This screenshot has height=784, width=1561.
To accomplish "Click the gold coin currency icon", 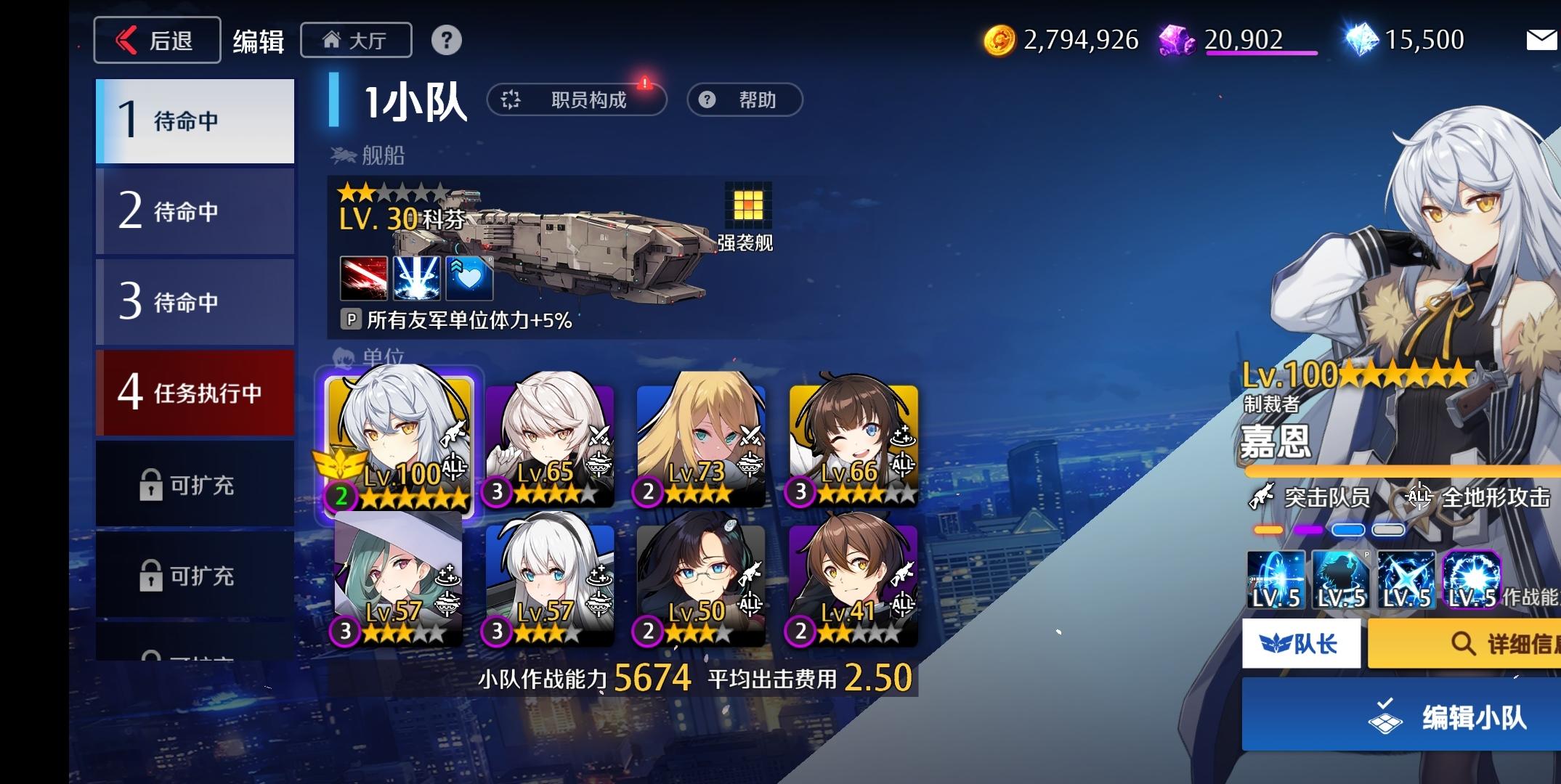I will 1000,40.
